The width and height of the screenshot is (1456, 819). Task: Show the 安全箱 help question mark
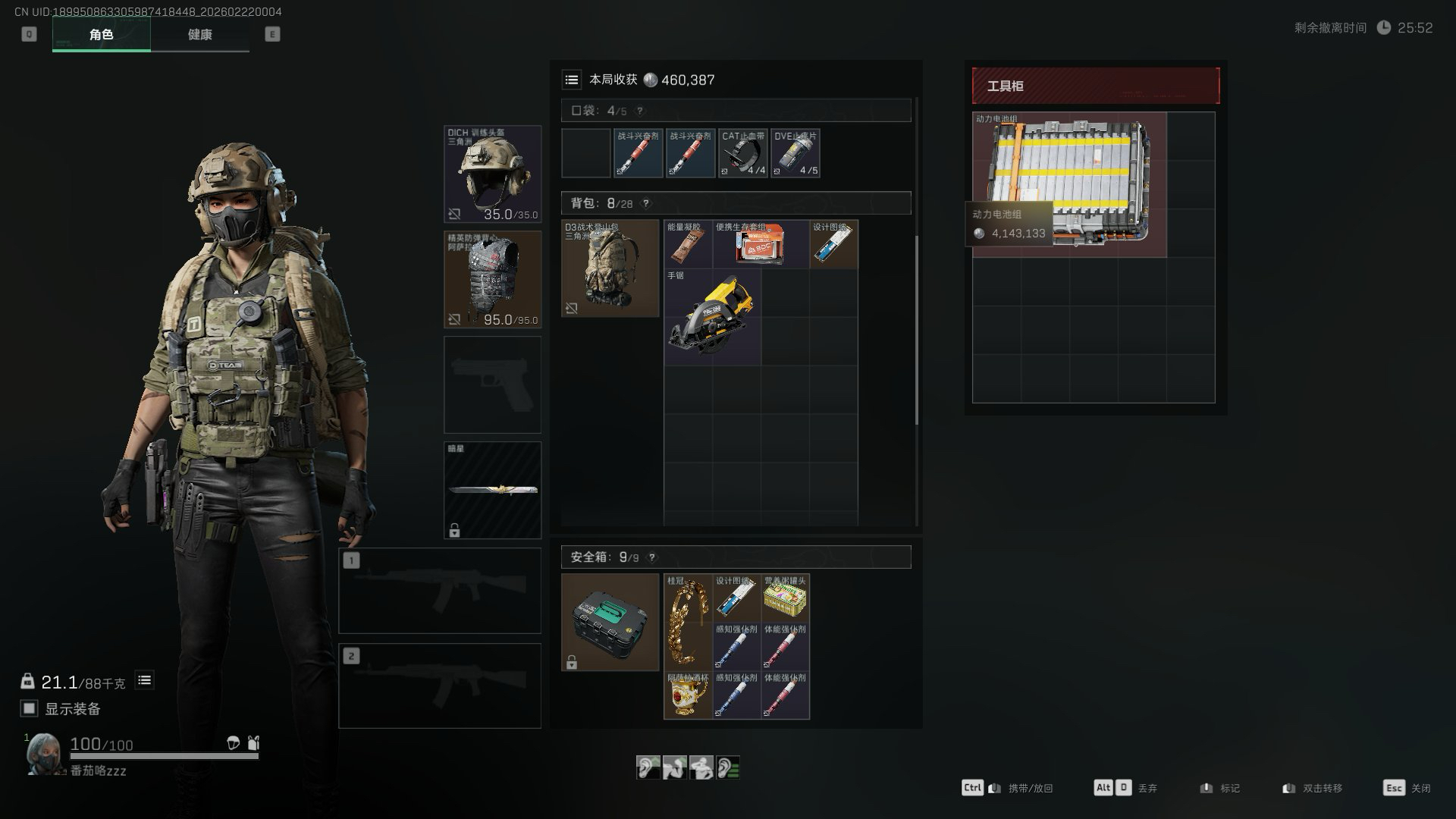(x=651, y=557)
